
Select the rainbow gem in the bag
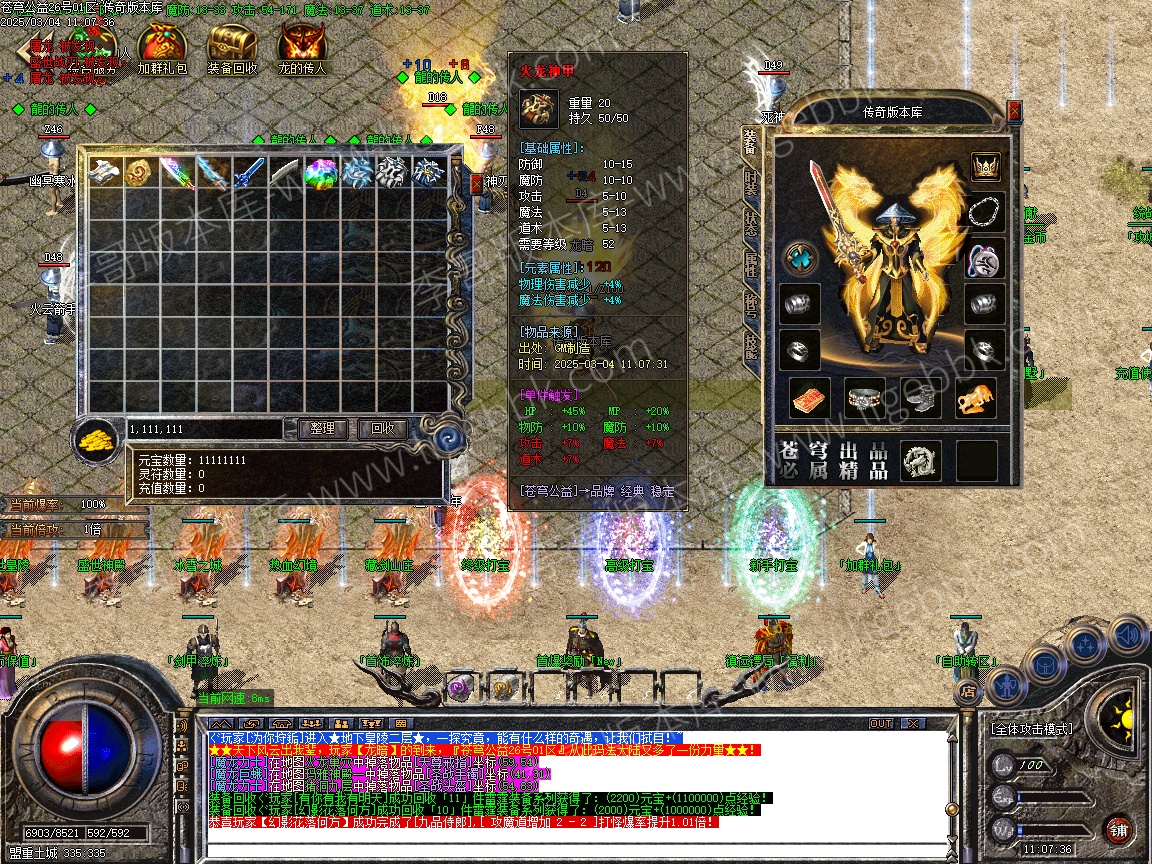coord(321,172)
